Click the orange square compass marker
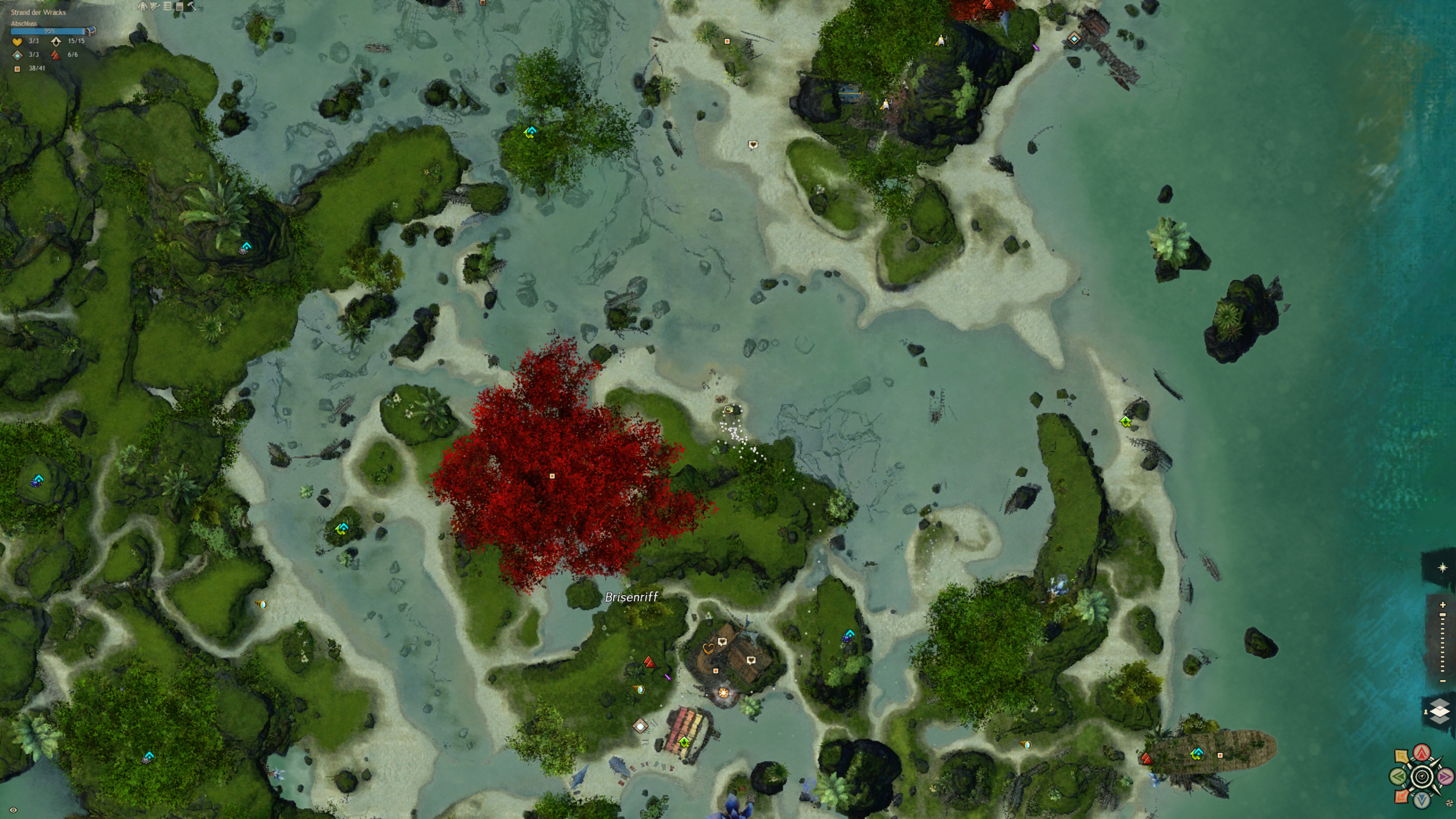 pyautogui.click(x=1402, y=796)
